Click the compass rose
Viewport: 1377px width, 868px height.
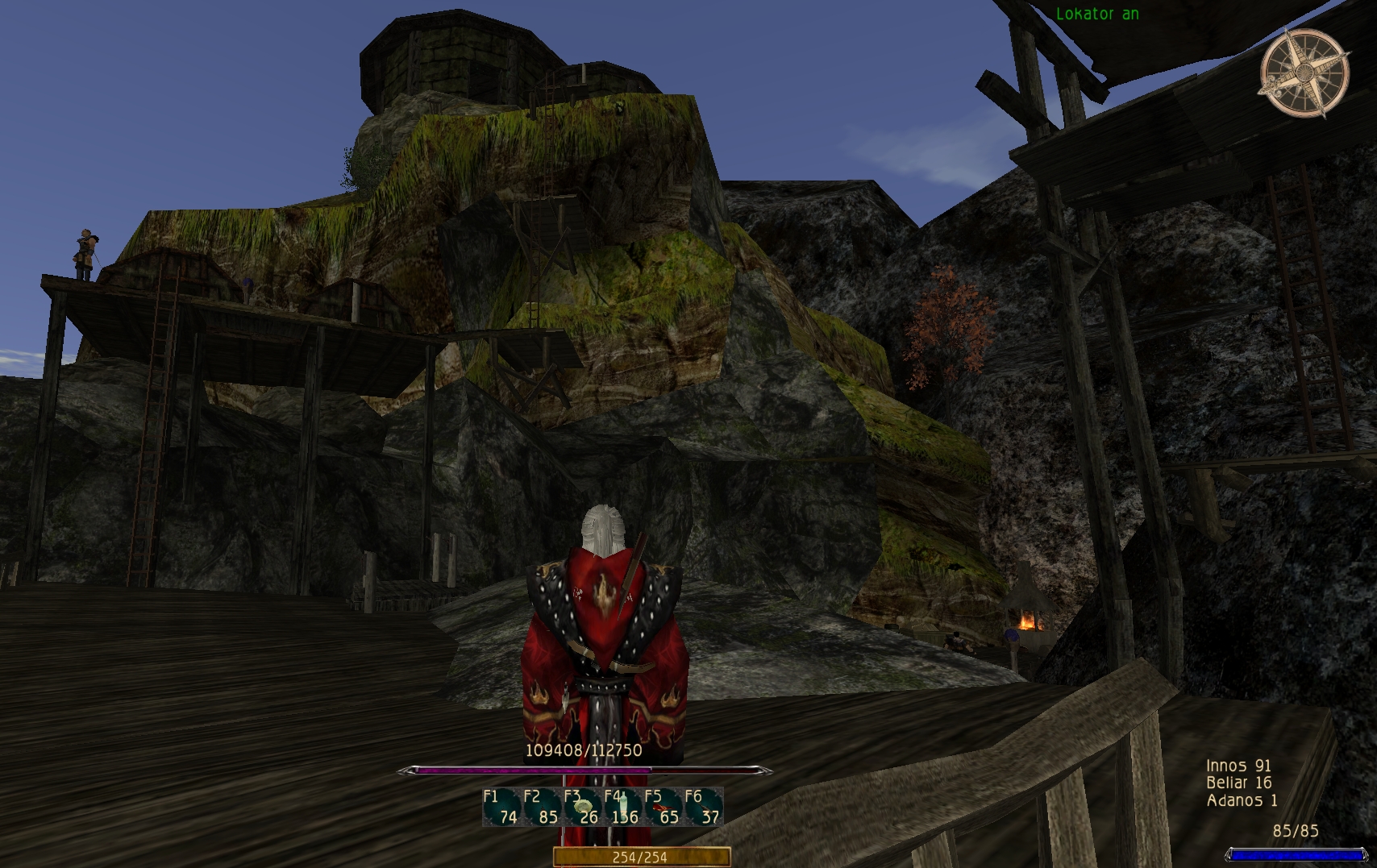[1304, 73]
